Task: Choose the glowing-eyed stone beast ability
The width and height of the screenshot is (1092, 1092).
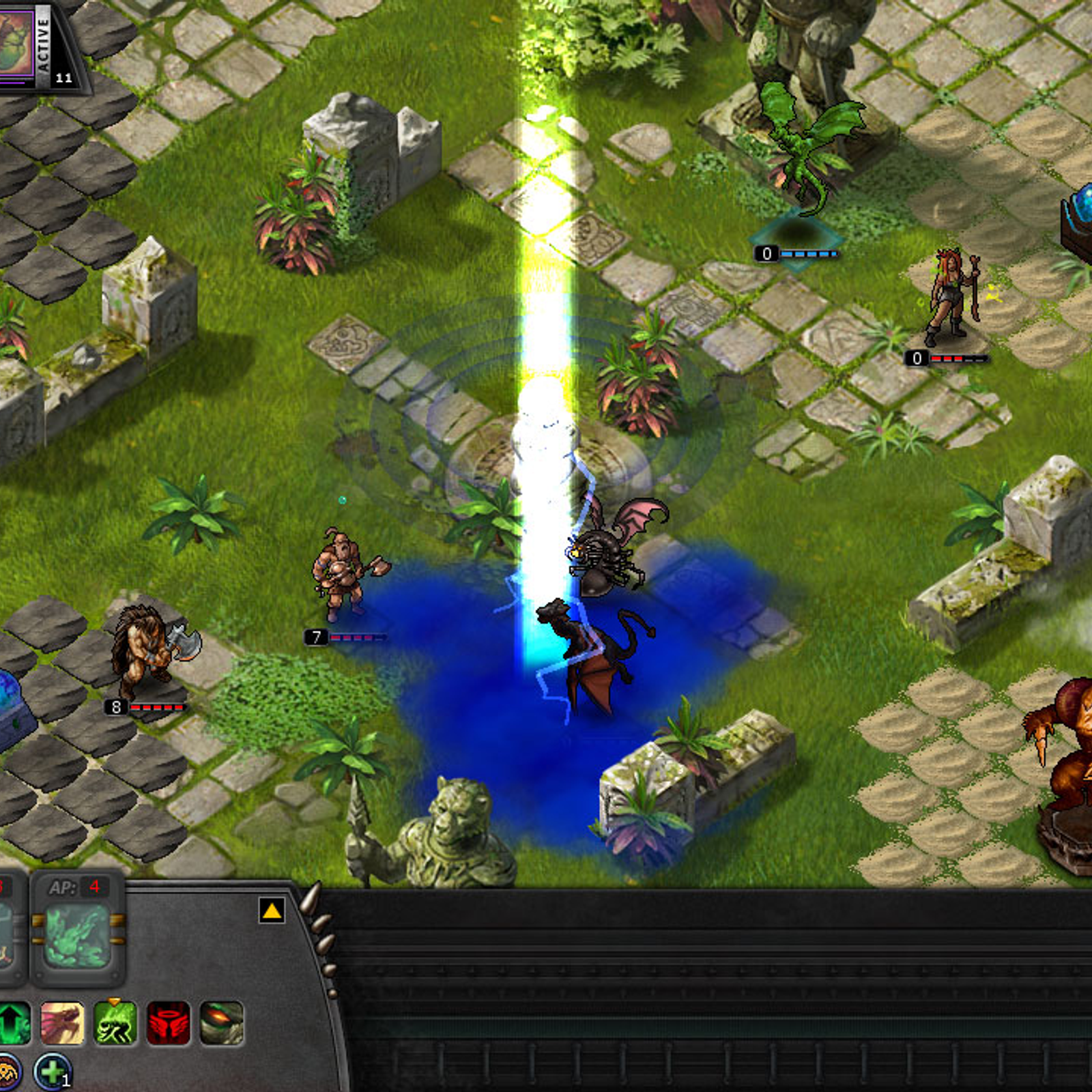Action: 222,1023
